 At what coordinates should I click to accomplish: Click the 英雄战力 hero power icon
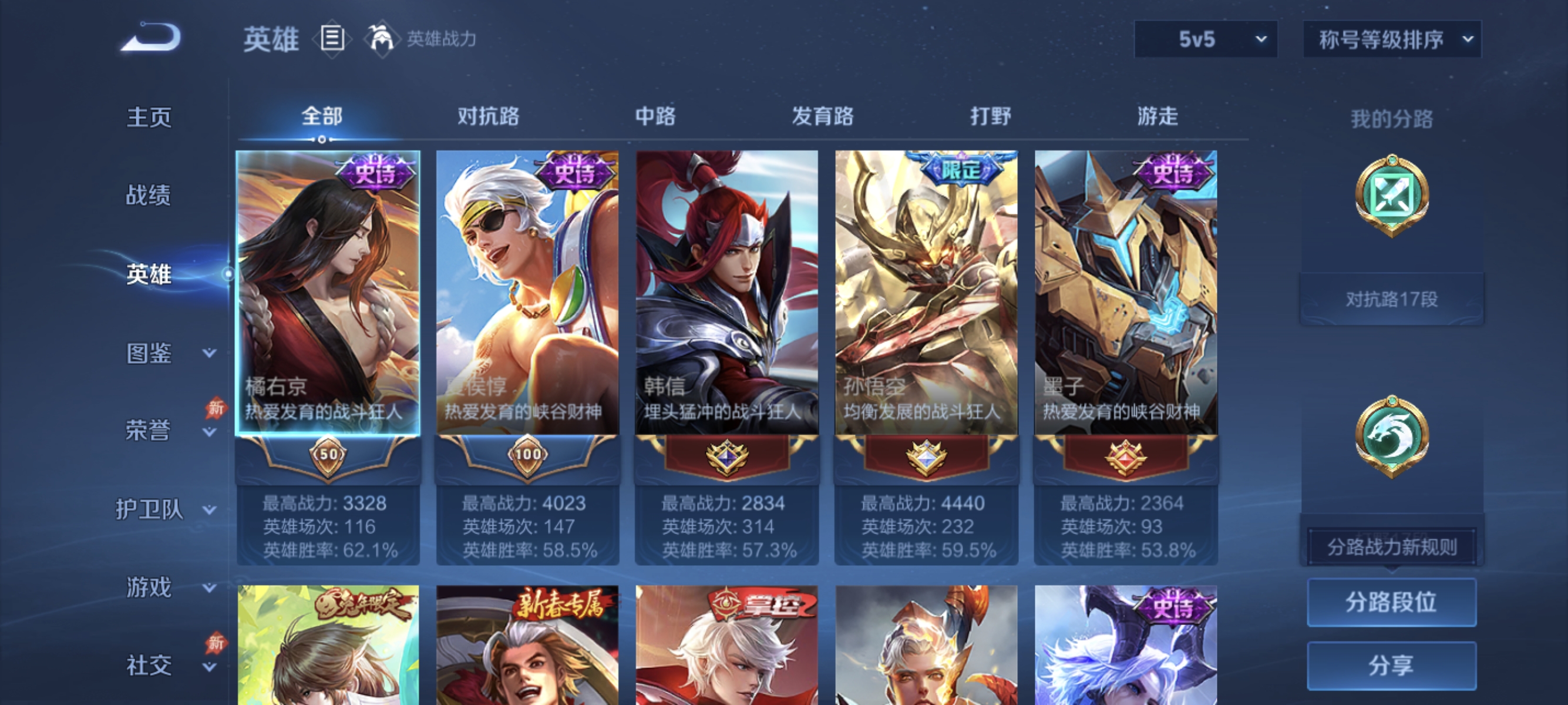(383, 38)
